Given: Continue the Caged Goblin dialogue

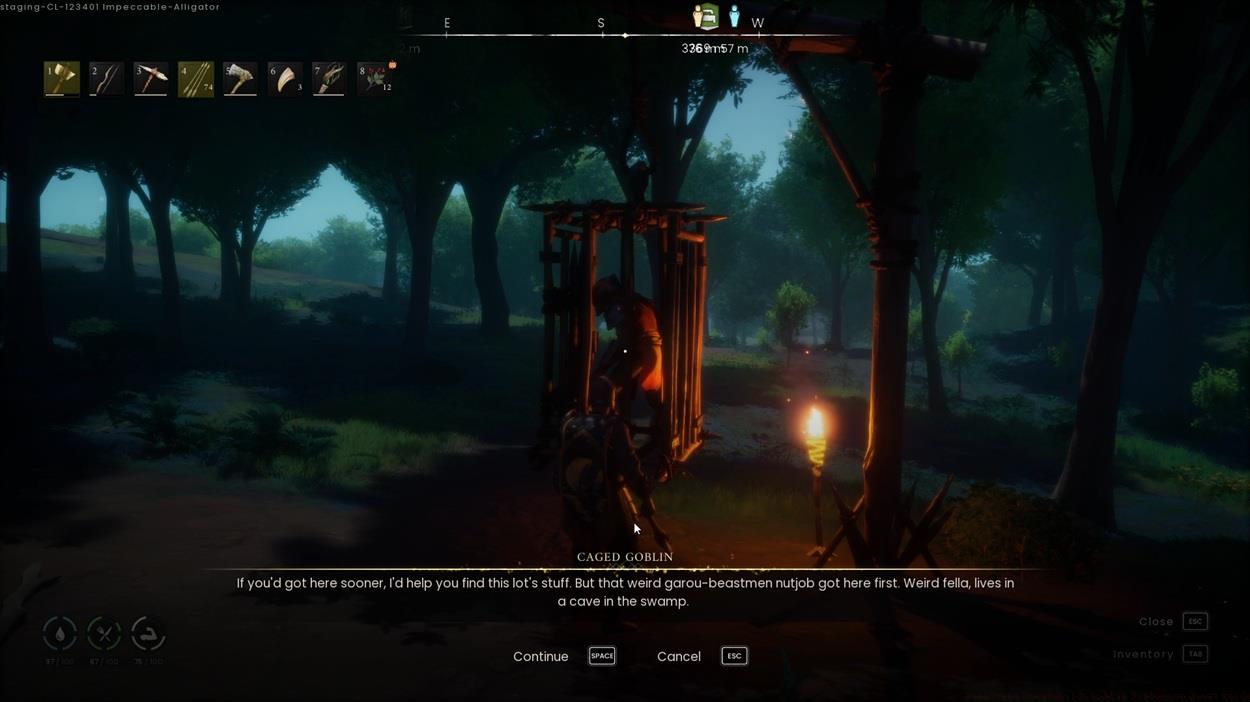Looking at the screenshot, I should (541, 656).
